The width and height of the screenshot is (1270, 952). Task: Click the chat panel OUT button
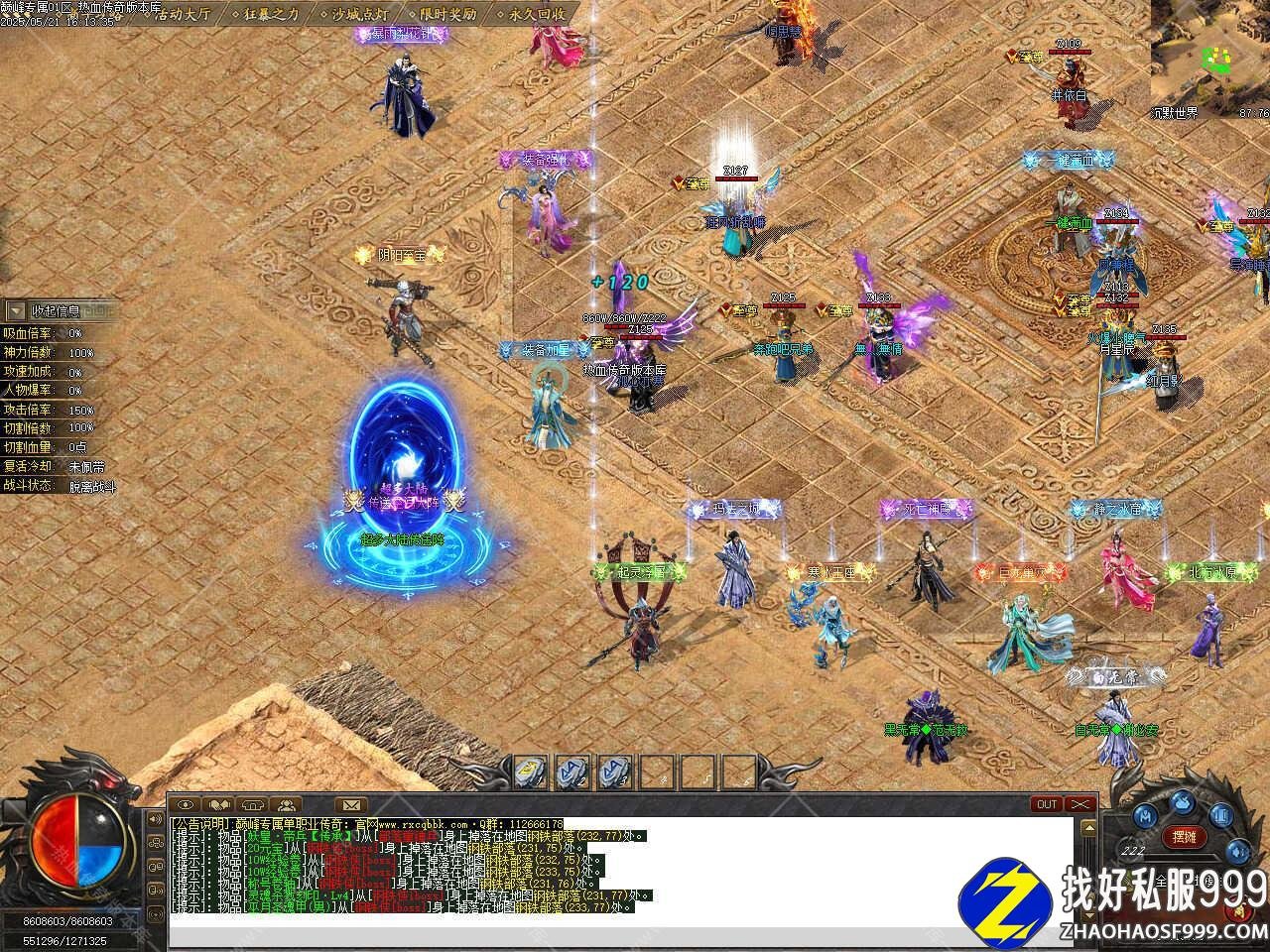[1046, 804]
